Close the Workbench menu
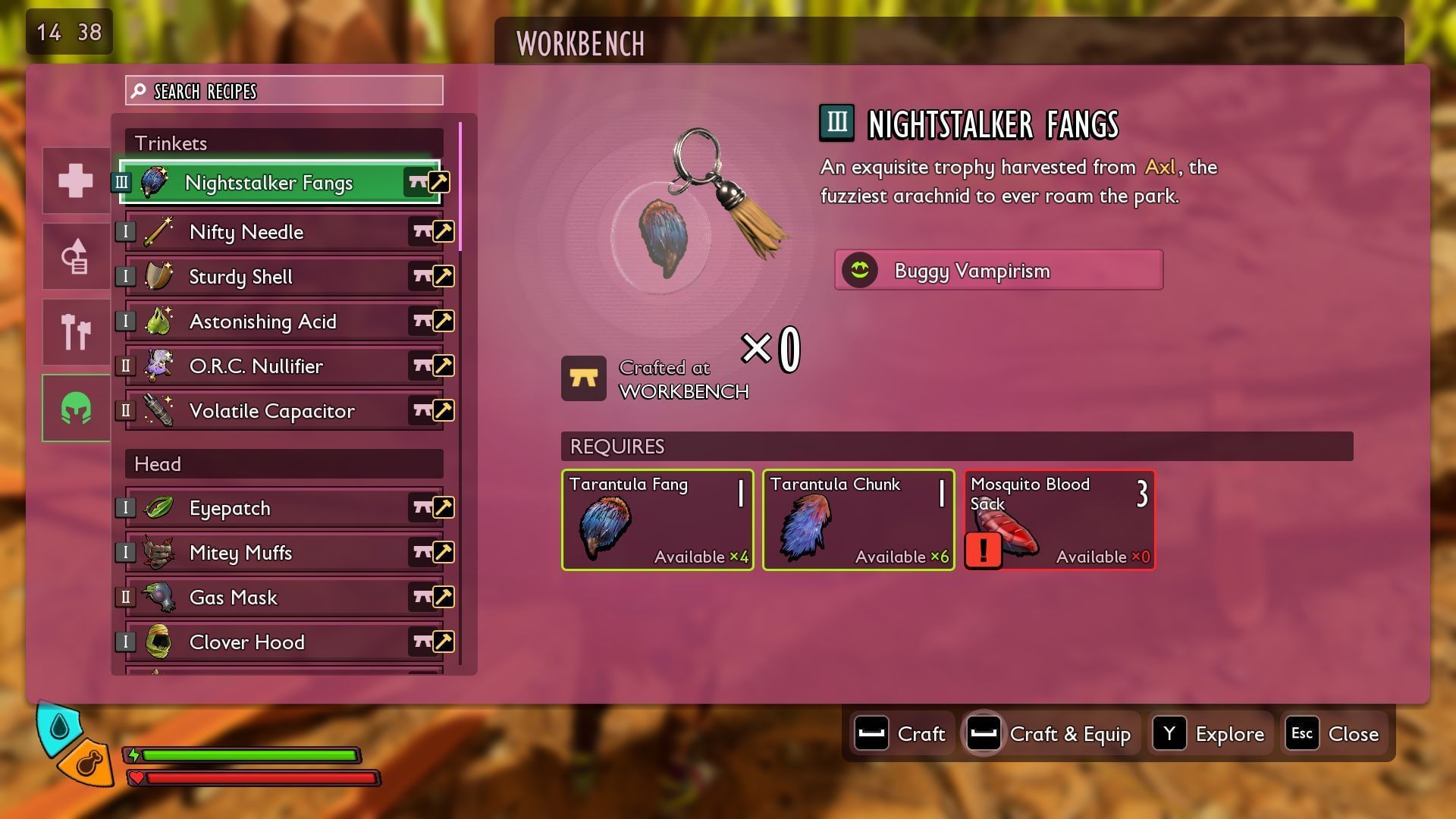 (1334, 734)
